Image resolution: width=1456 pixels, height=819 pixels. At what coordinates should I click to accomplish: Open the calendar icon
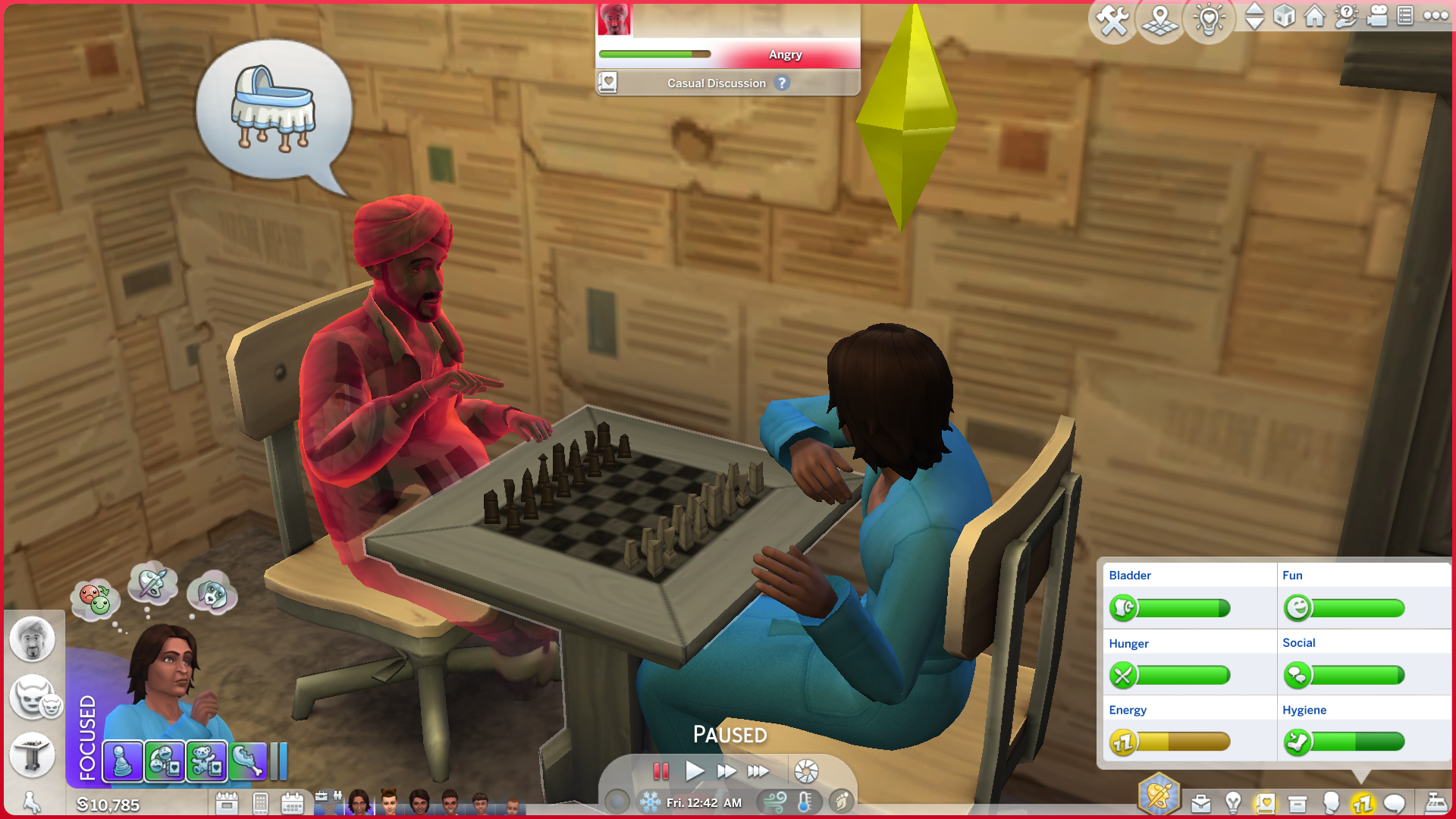pyautogui.click(x=292, y=803)
